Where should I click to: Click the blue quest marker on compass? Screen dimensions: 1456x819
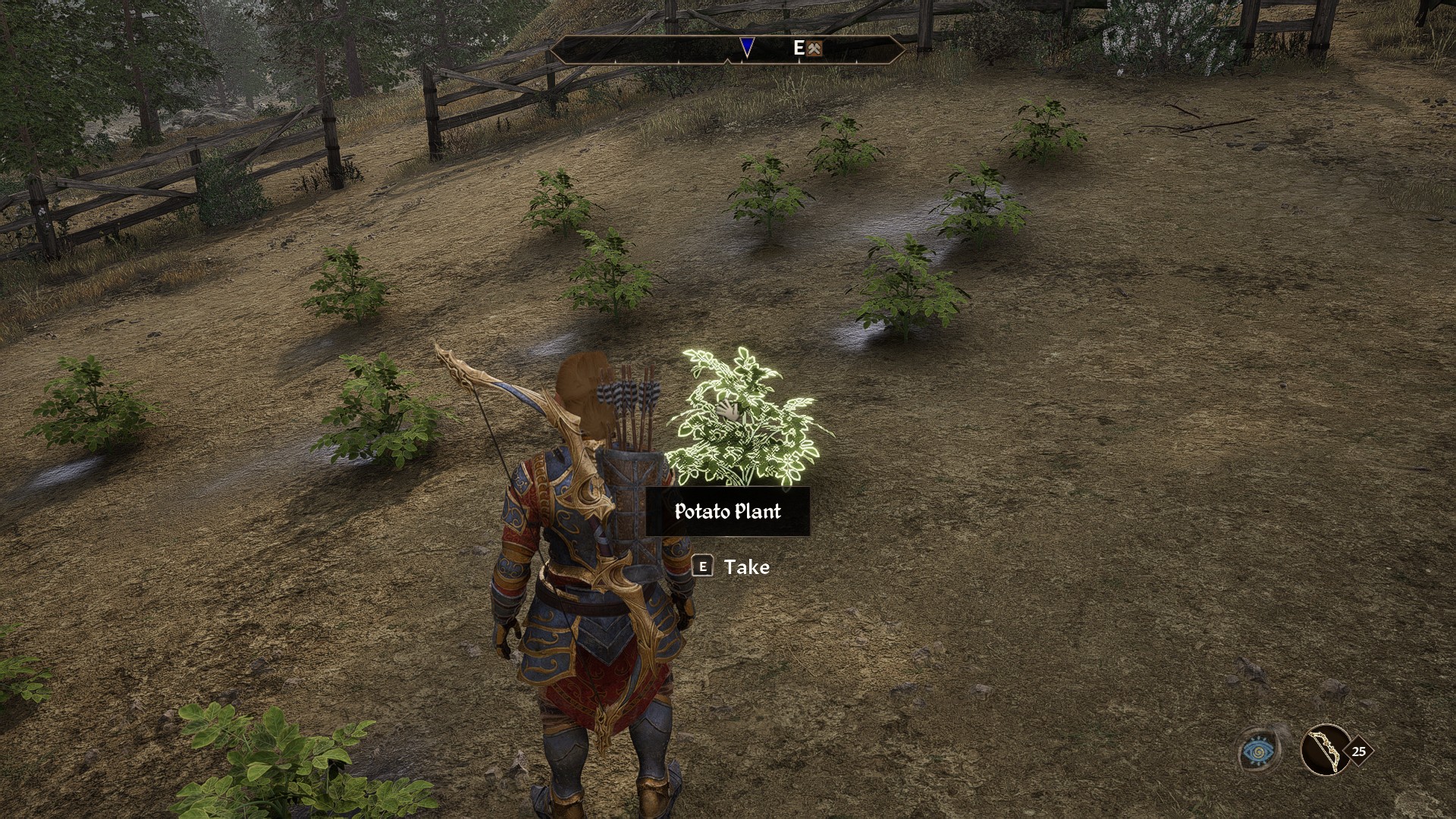pyautogui.click(x=747, y=47)
